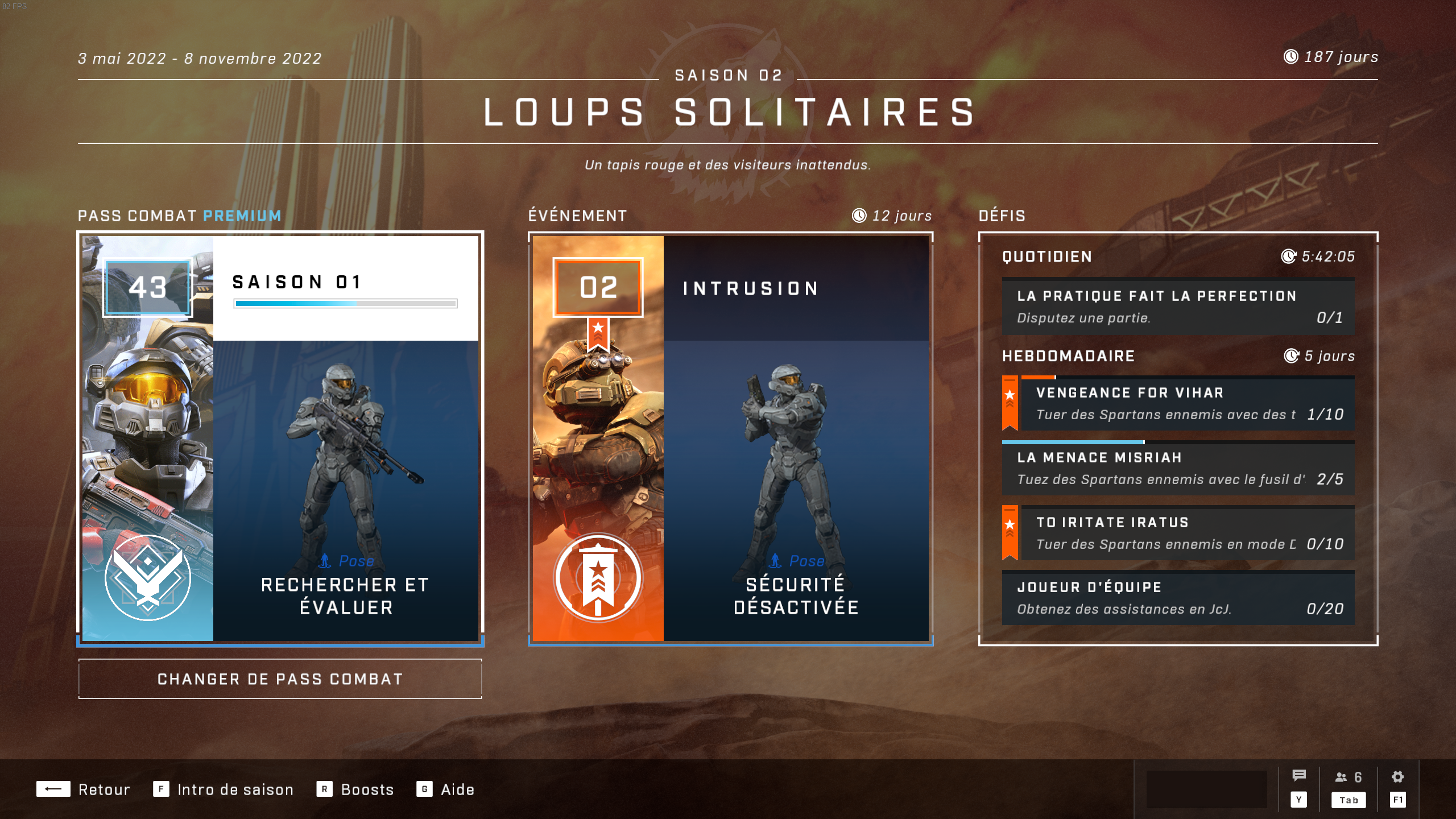Open settings via the gear icon
The height and width of the screenshot is (819, 1456).
(x=1397, y=777)
